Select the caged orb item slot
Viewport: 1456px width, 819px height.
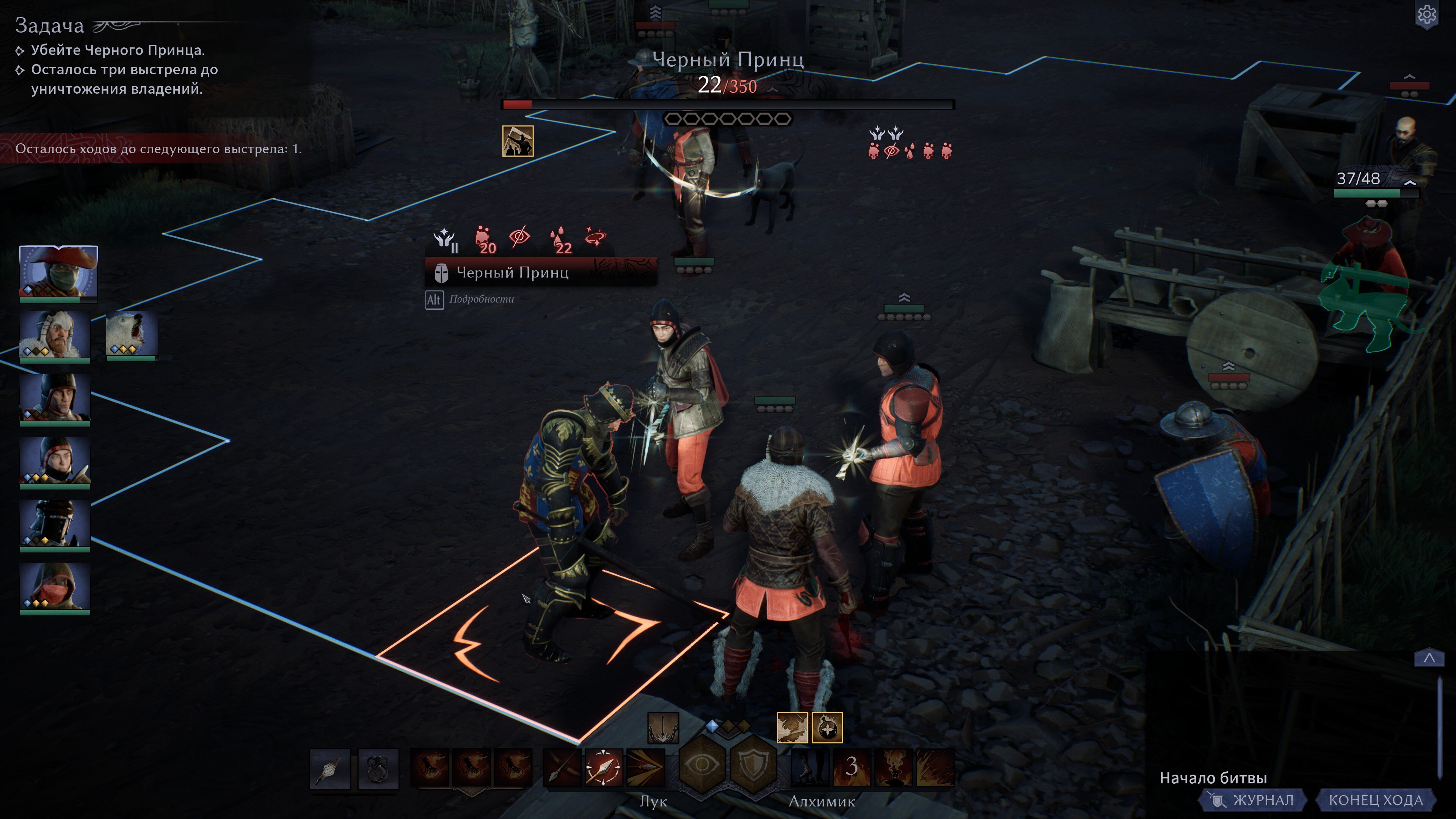click(378, 768)
